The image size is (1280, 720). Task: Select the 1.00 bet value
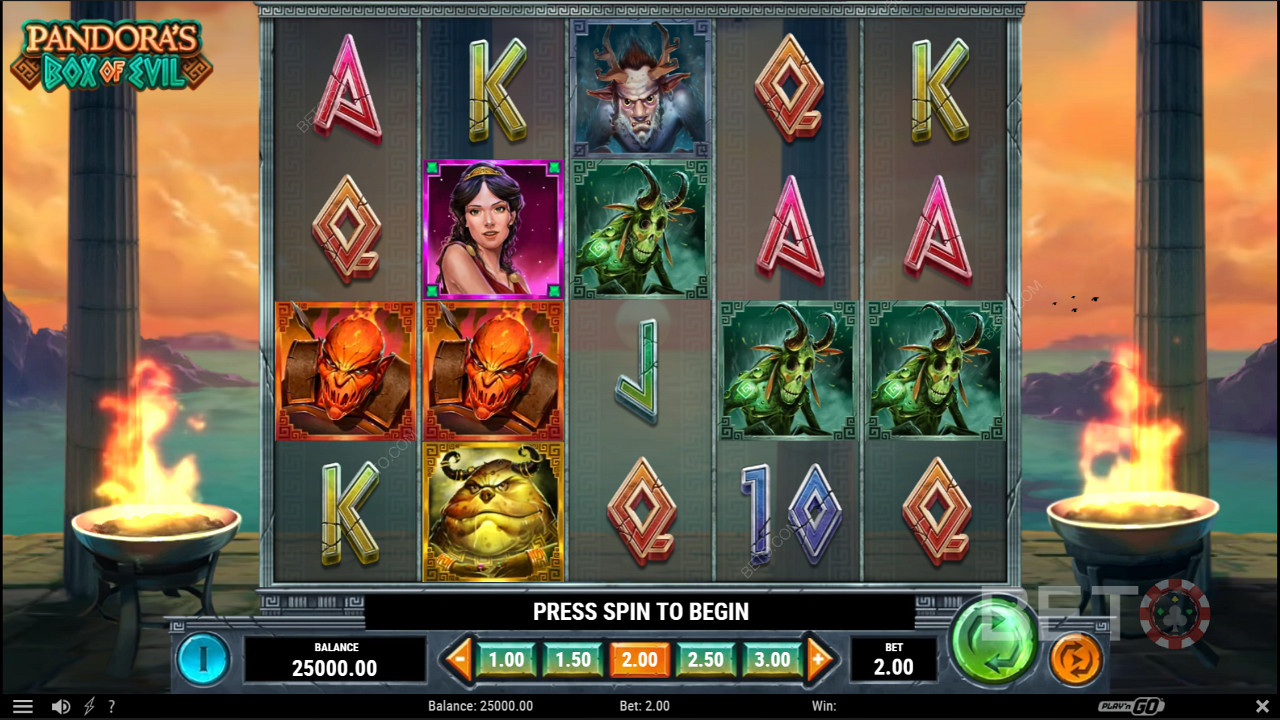(x=506, y=660)
